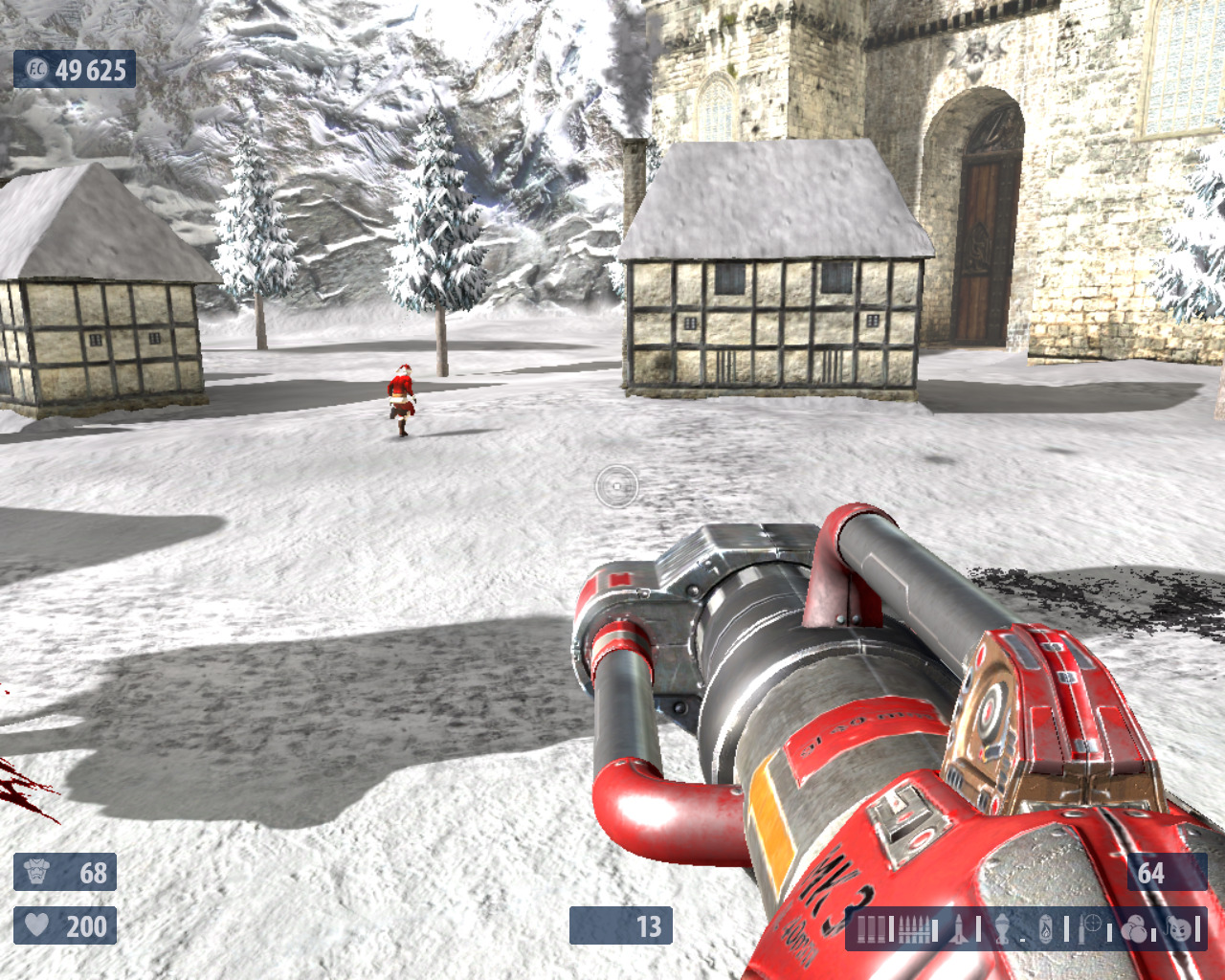Choose the grenade ammo icon
The width and height of the screenshot is (1225, 980).
[x=1002, y=928]
